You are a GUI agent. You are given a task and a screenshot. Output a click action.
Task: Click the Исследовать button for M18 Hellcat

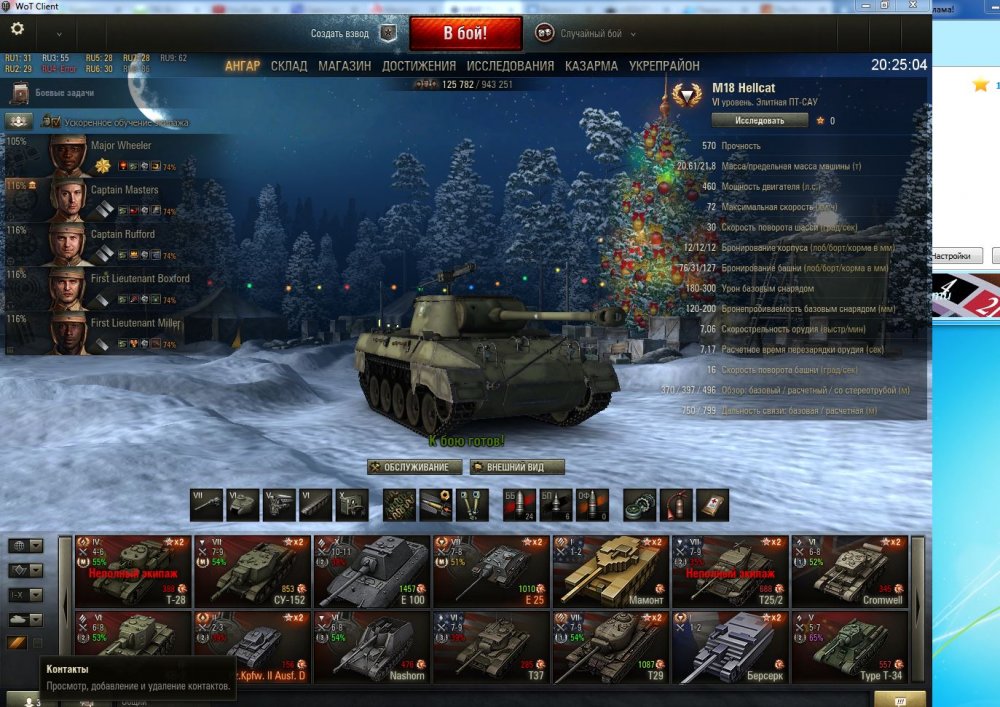click(x=760, y=120)
